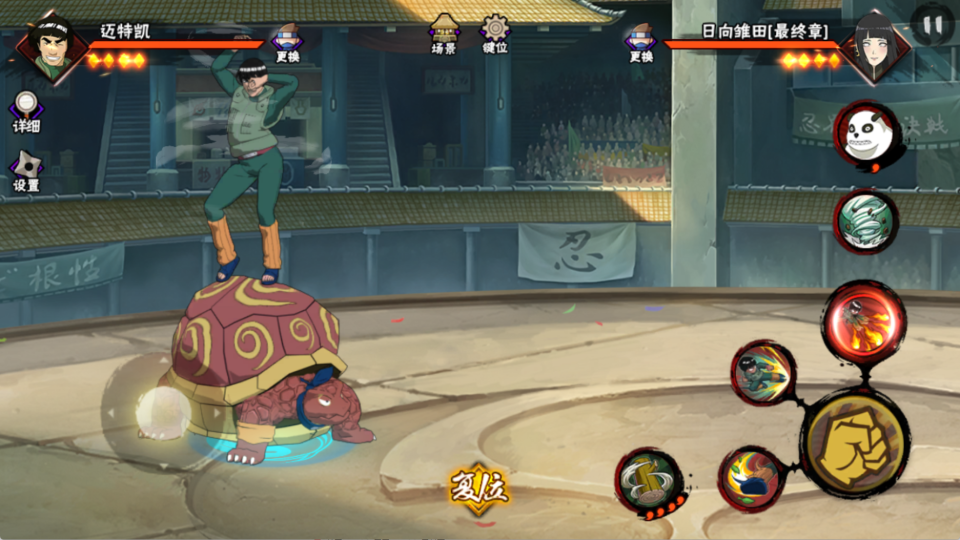Open the 详细 details panel
Screen dimensions: 960x540
coord(27,110)
